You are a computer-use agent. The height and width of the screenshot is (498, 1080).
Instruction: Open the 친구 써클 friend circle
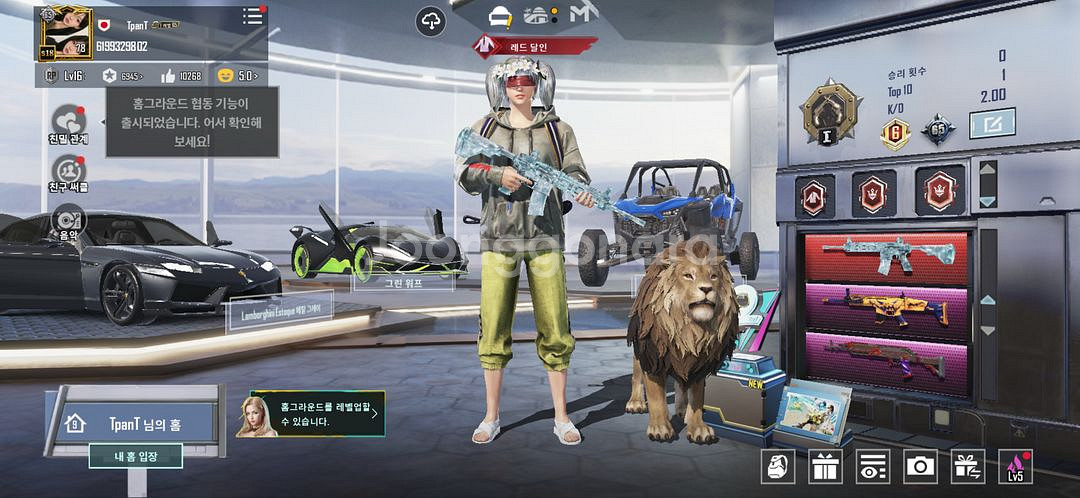tap(68, 171)
